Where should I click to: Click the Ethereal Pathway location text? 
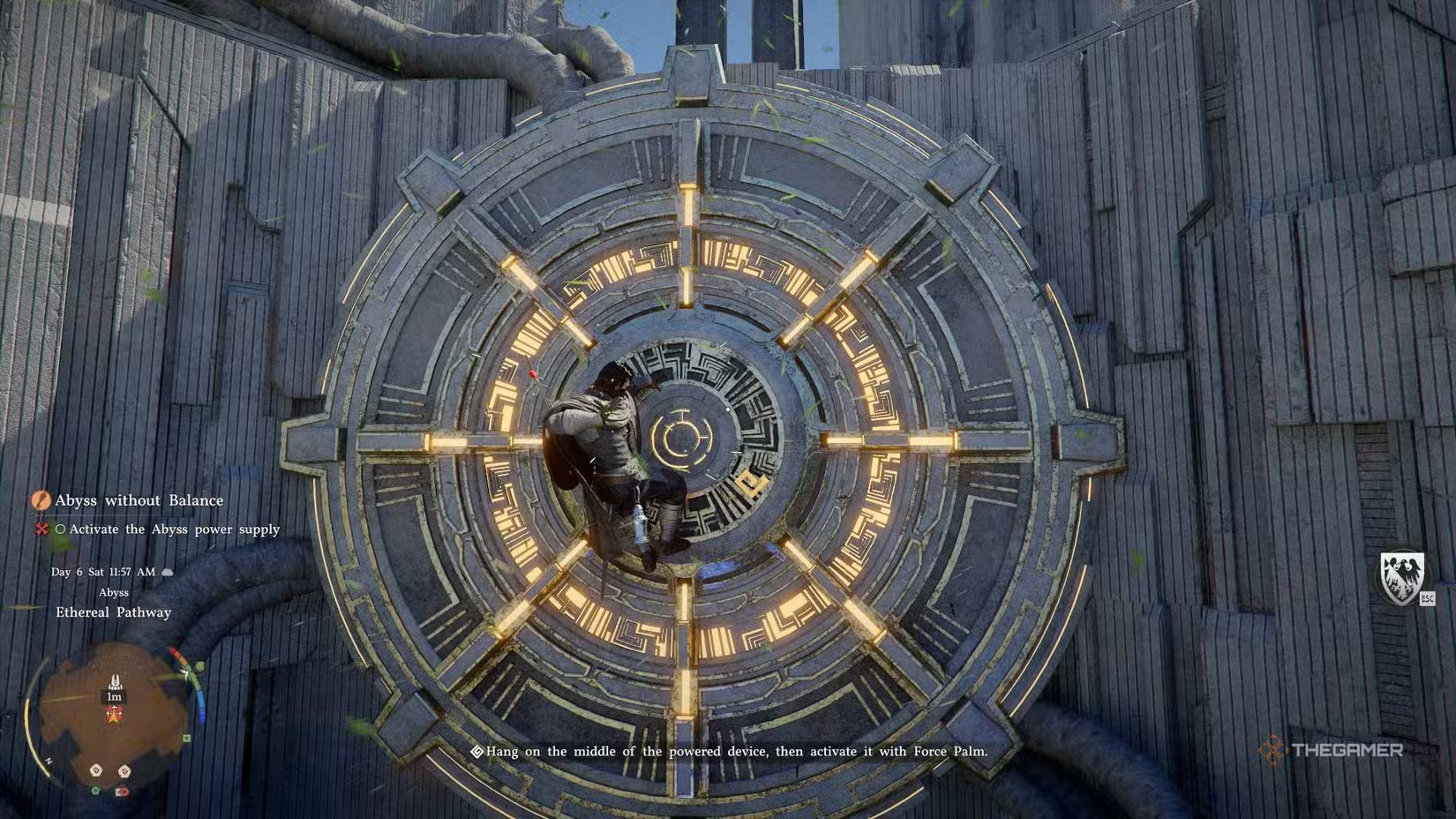click(111, 612)
